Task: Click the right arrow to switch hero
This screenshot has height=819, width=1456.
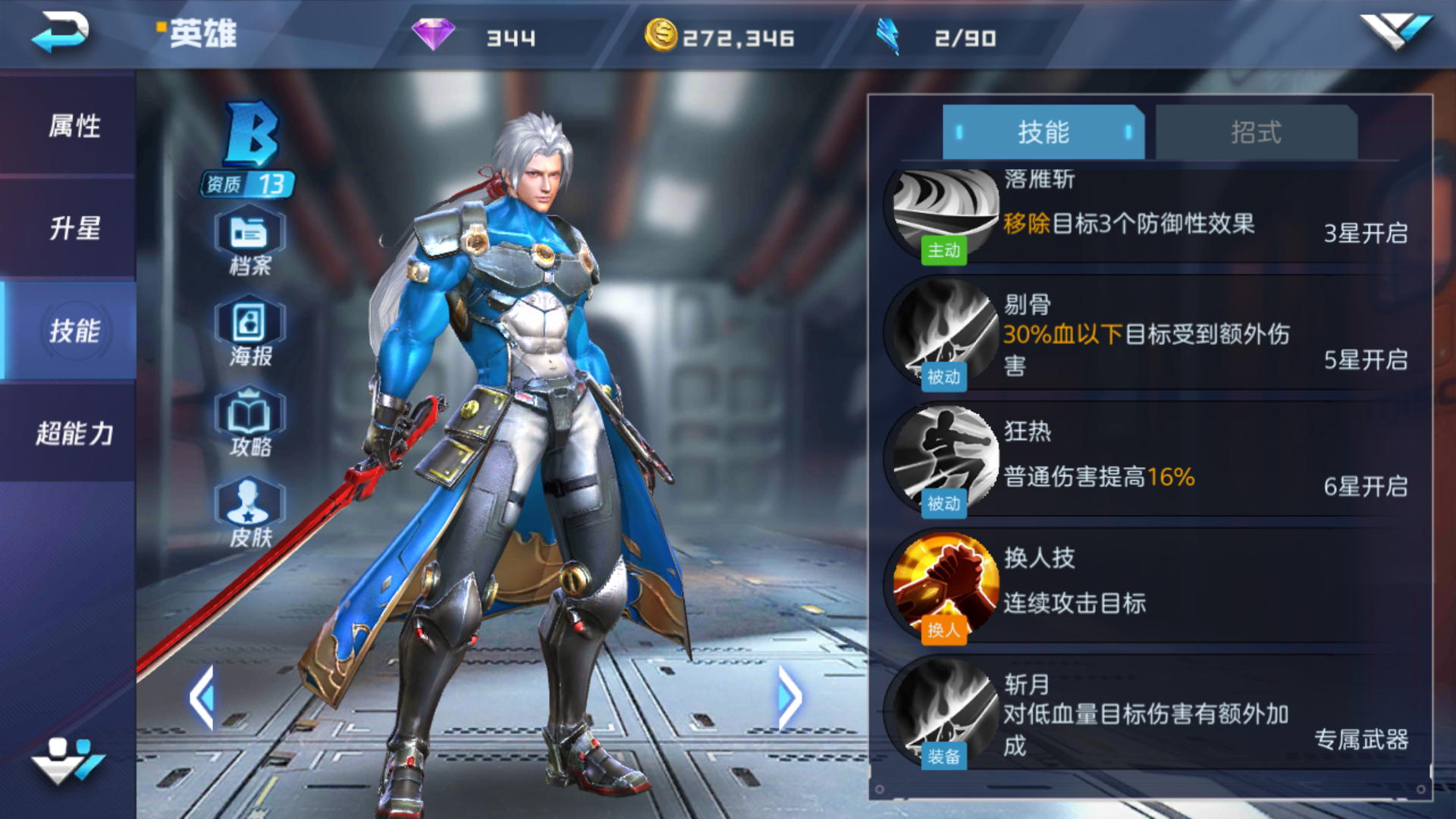Action: (x=790, y=699)
